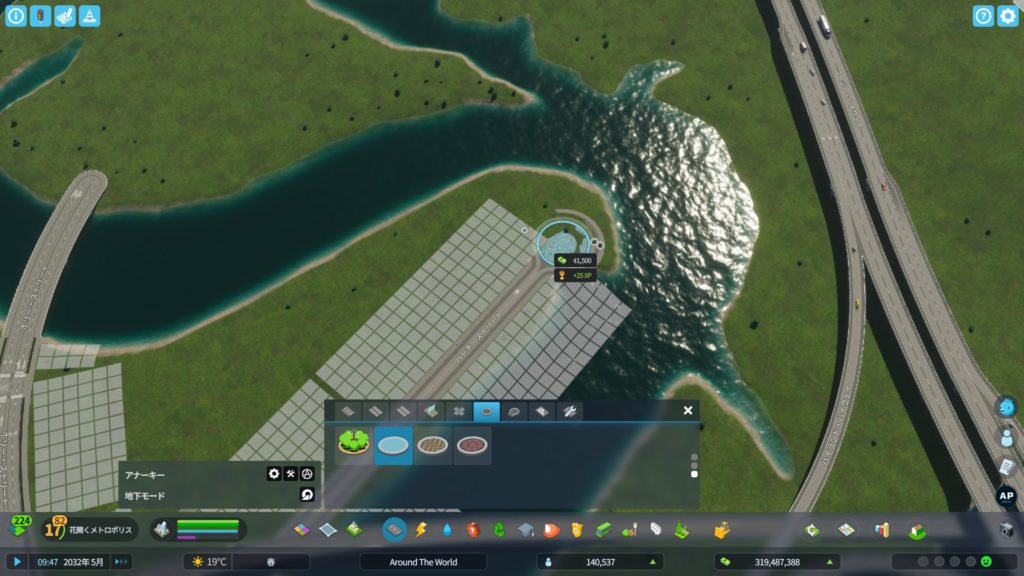Screen dimensions: 1024x576
Task: Open the help question mark icon
Action: pos(983,16)
